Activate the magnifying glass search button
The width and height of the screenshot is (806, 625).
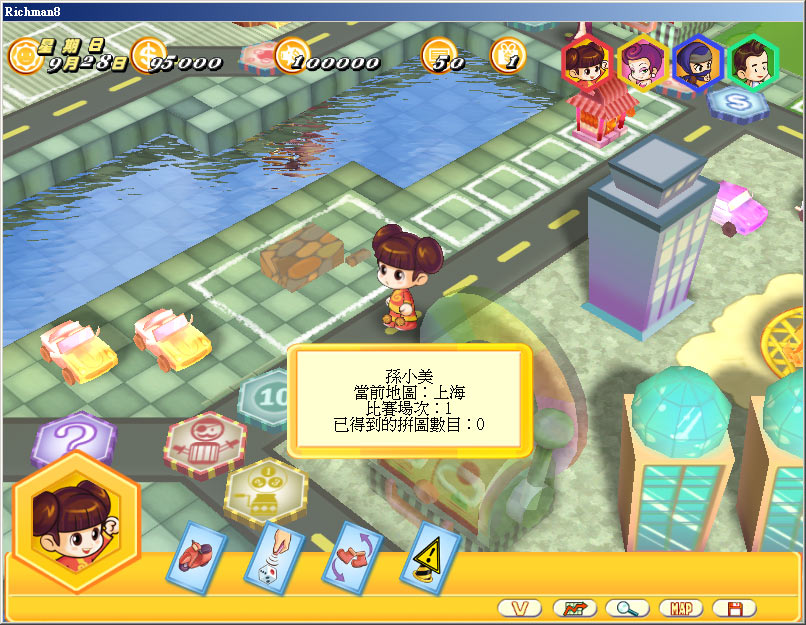(628, 608)
